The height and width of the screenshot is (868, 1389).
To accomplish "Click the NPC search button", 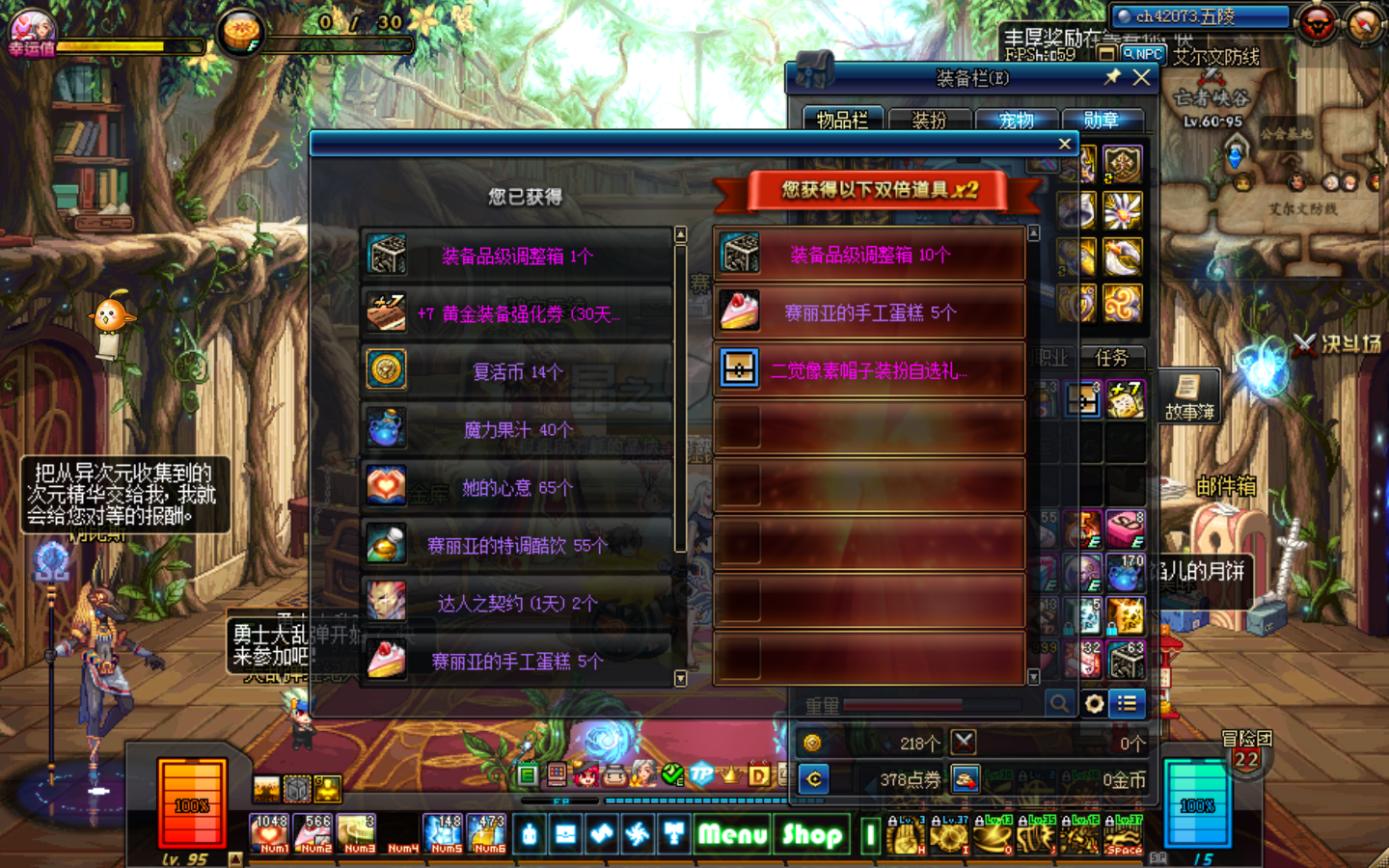I will pyautogui.click(x=1143, y=55).
